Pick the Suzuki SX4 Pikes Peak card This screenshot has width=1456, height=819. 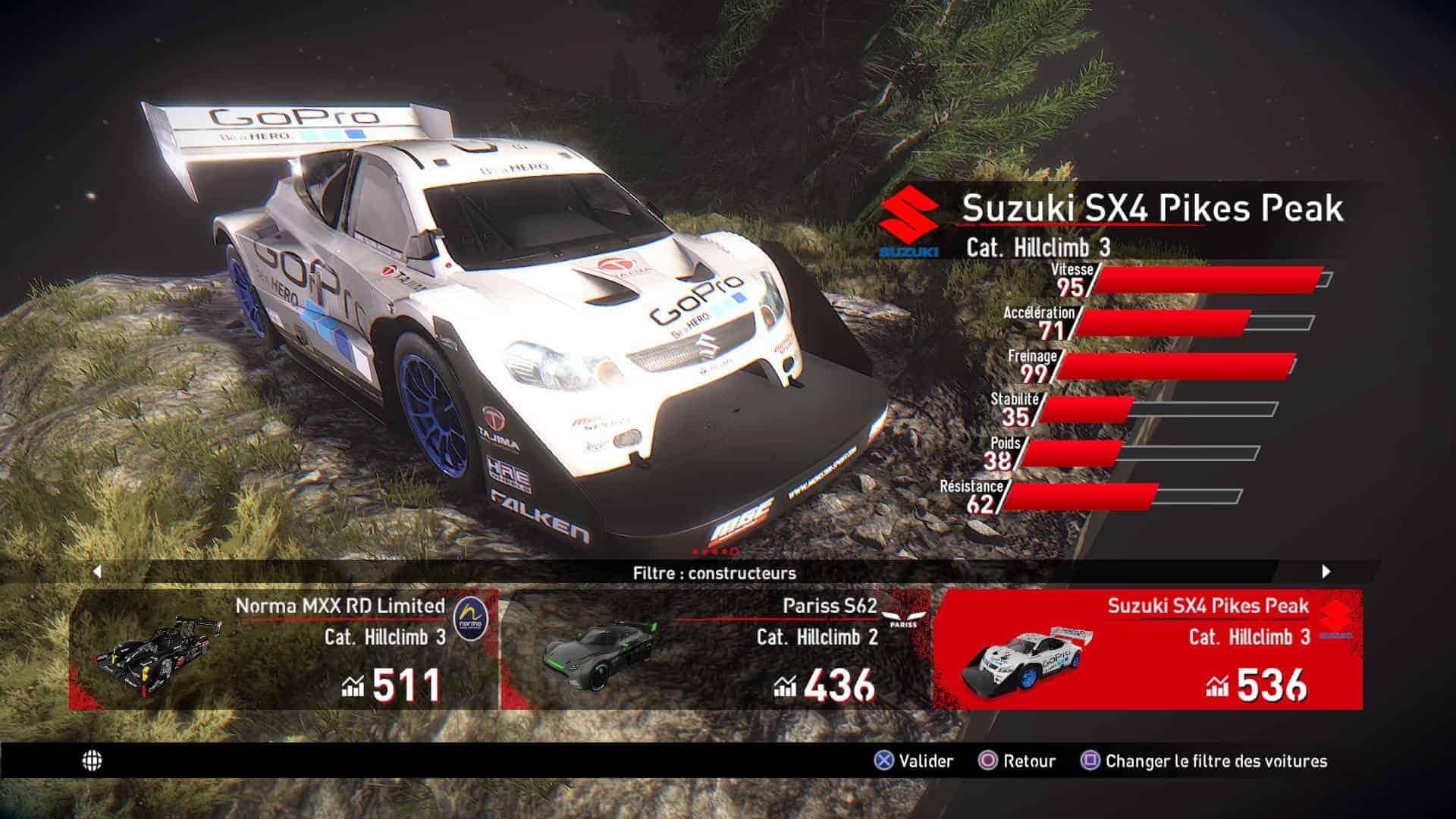point(1147,649)
